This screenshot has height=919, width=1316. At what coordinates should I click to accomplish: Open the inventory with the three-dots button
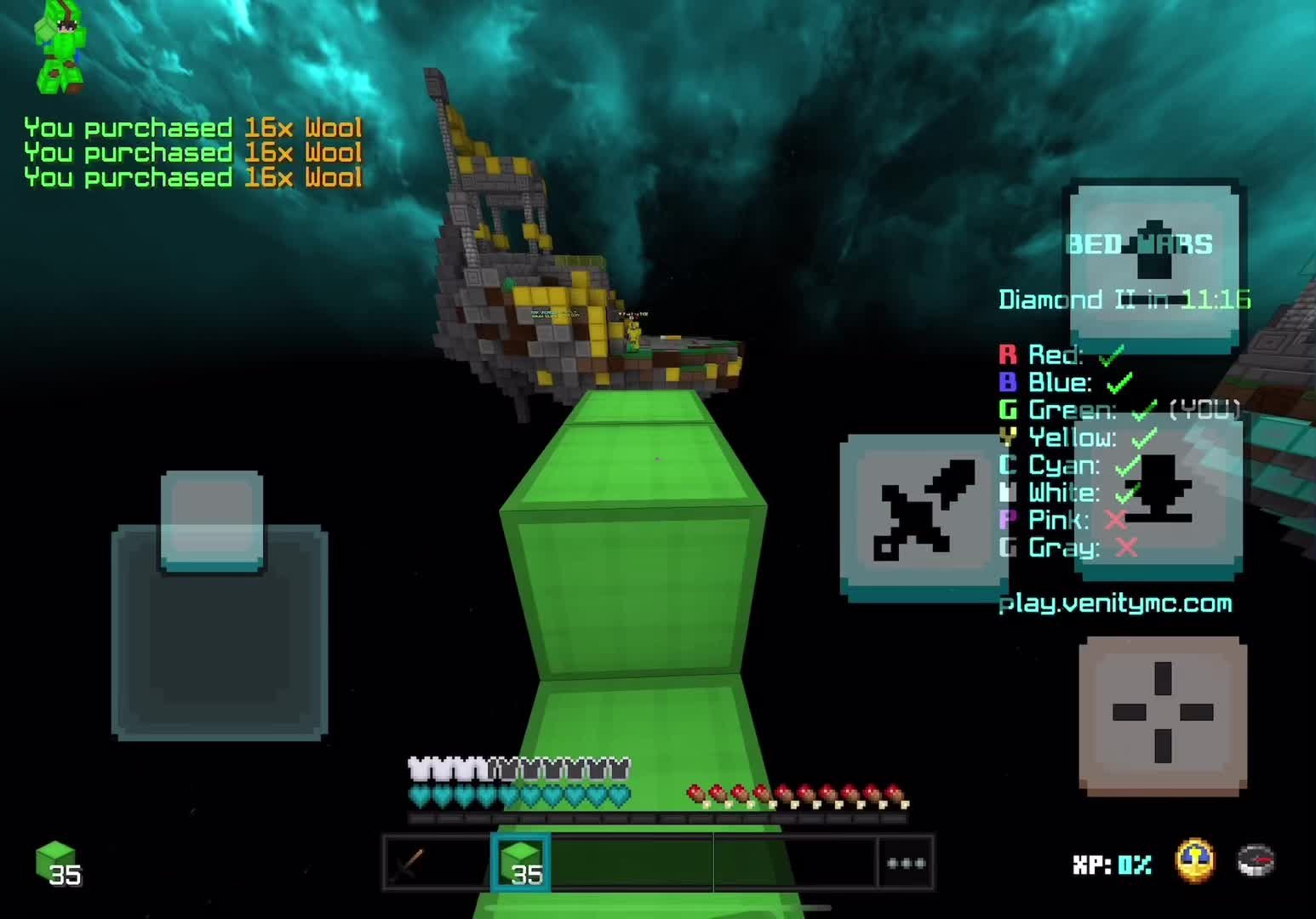point(906,863)
